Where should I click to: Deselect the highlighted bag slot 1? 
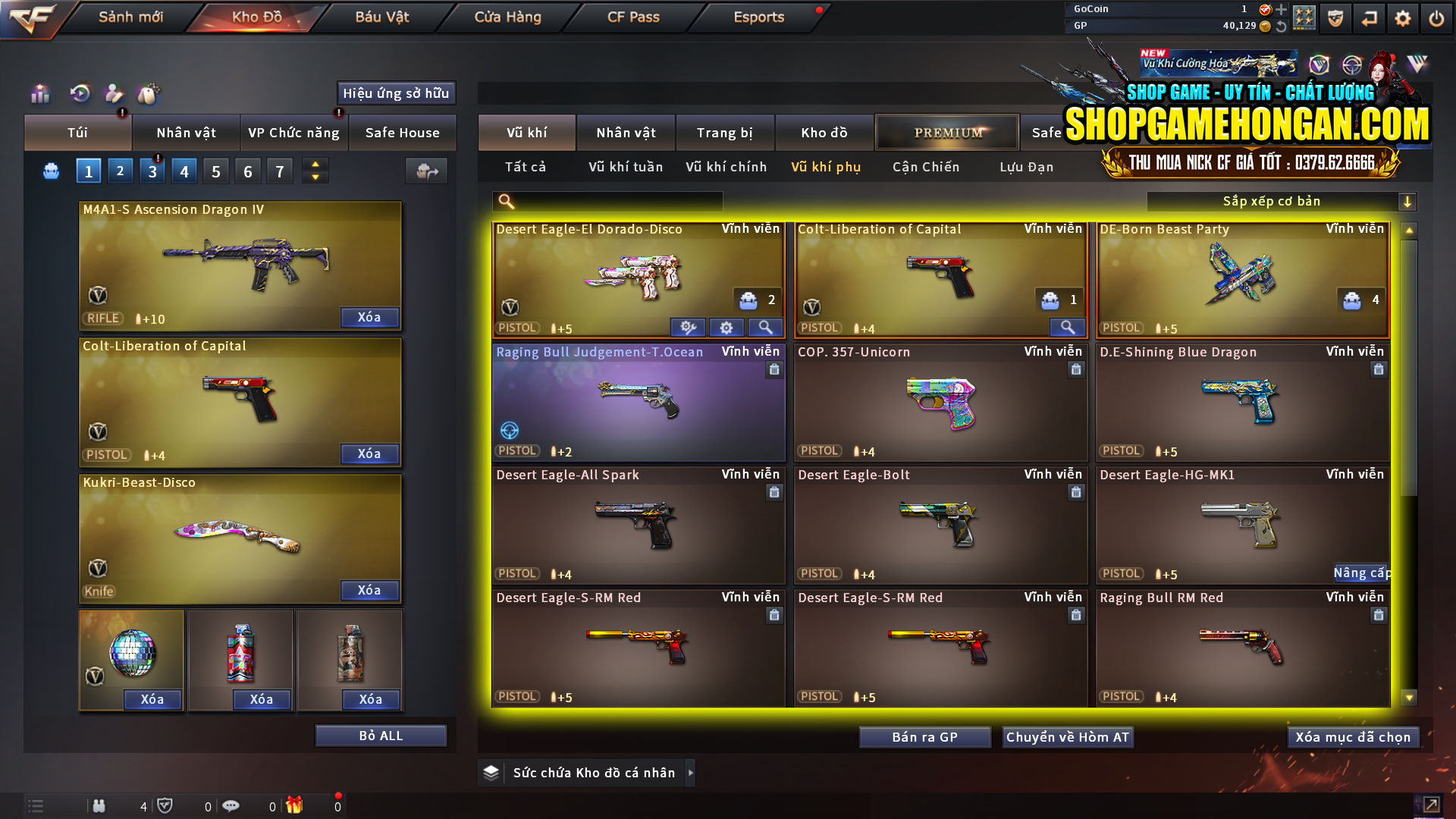pyautogui.click(x=88, y=171)
